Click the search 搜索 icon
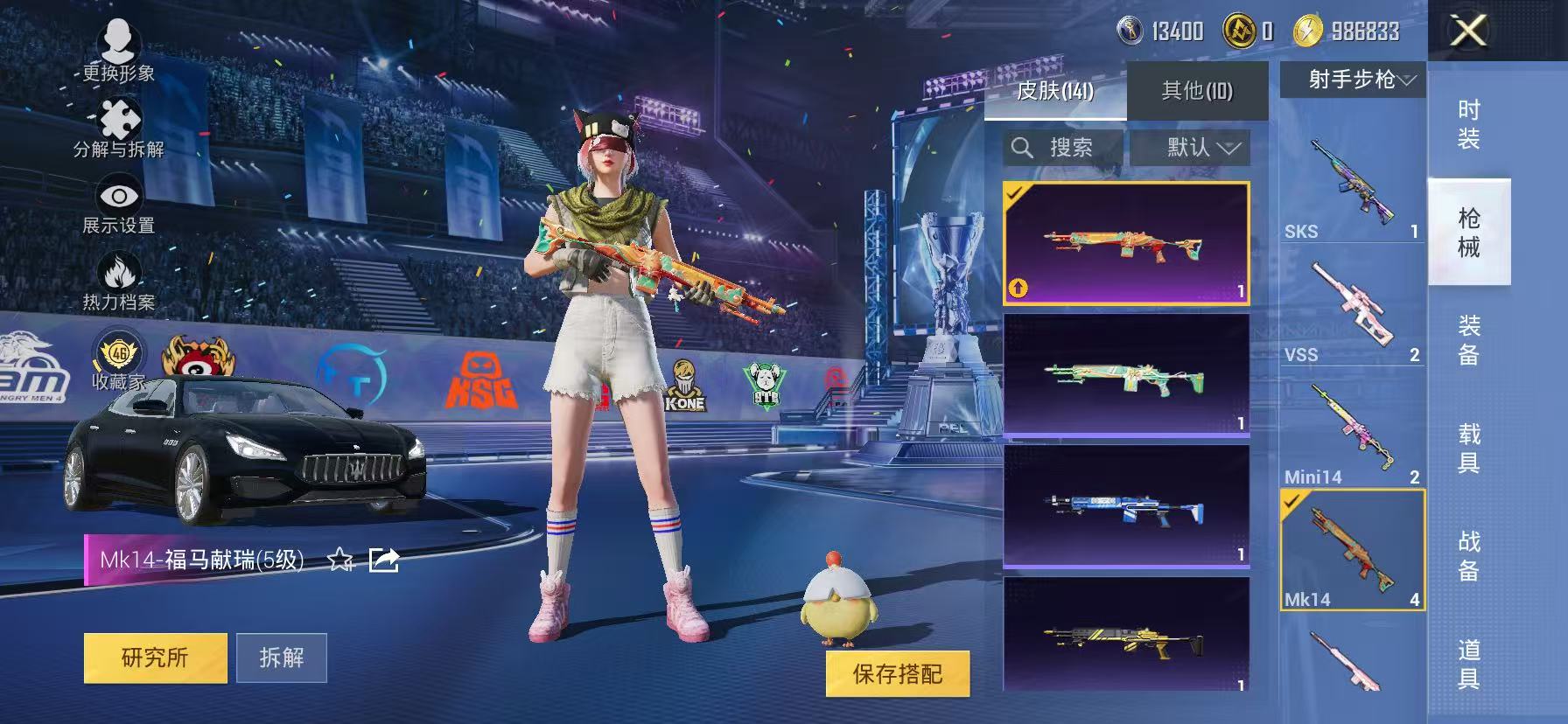 (x=1023, y=147)
